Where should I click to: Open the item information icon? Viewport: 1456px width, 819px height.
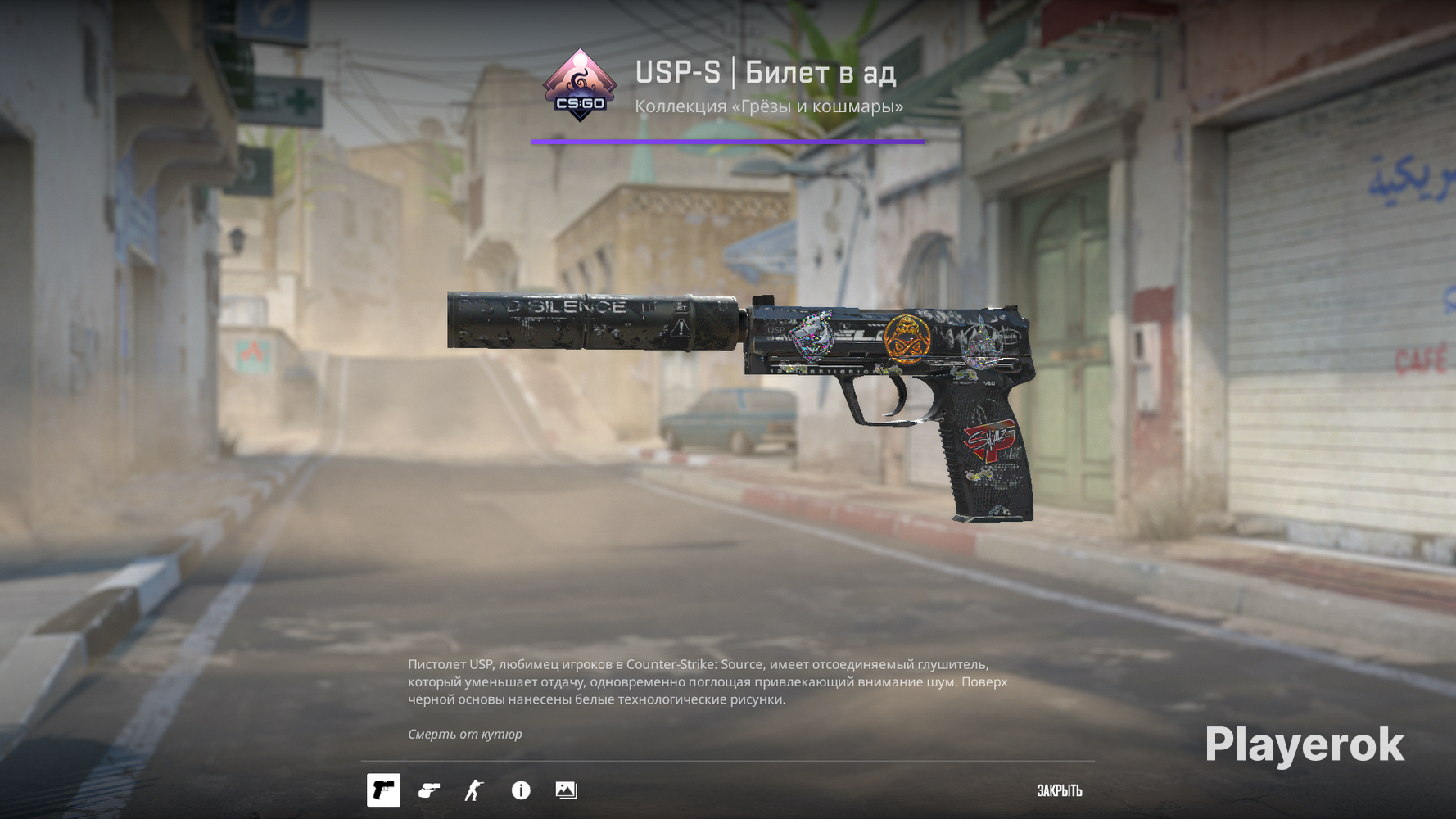[521, 790]
